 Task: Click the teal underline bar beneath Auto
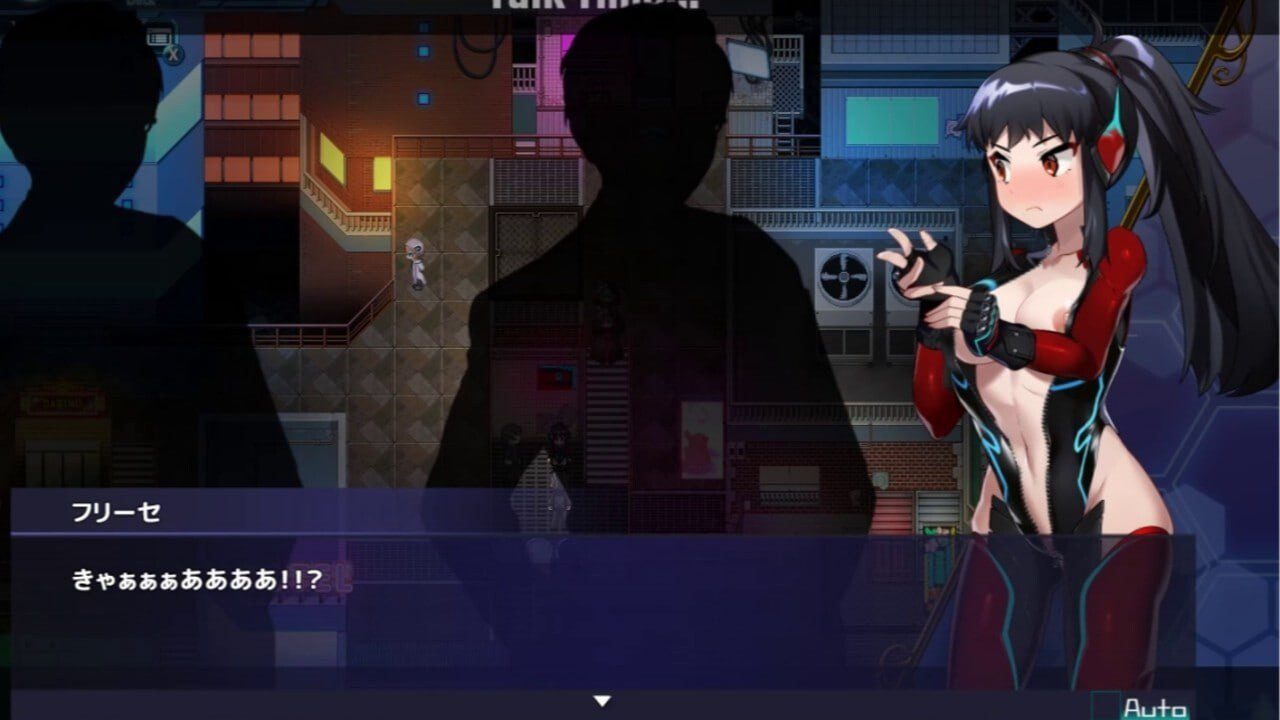(1156, 718)
